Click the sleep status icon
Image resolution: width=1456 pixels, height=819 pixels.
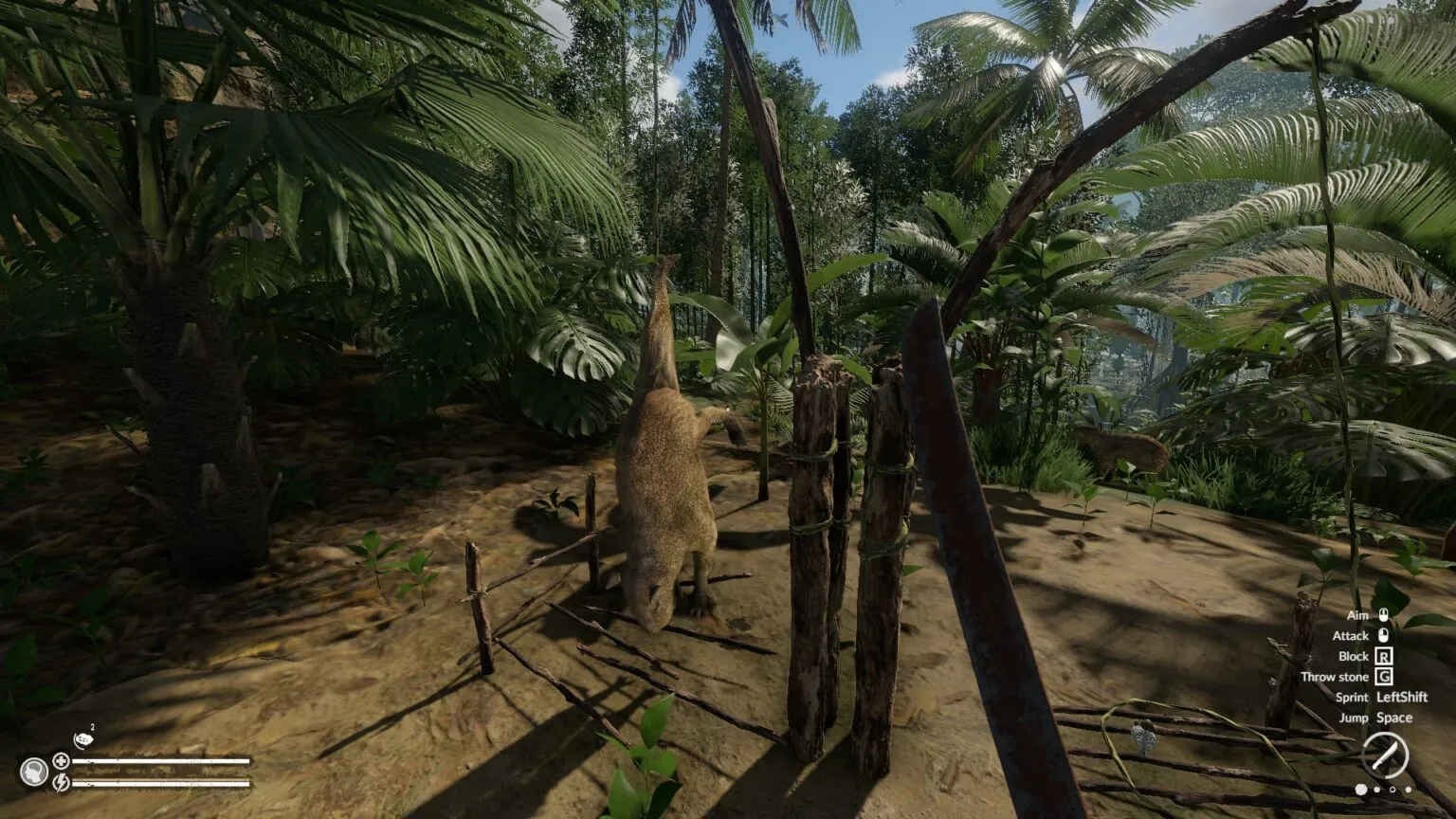point(82,740)
